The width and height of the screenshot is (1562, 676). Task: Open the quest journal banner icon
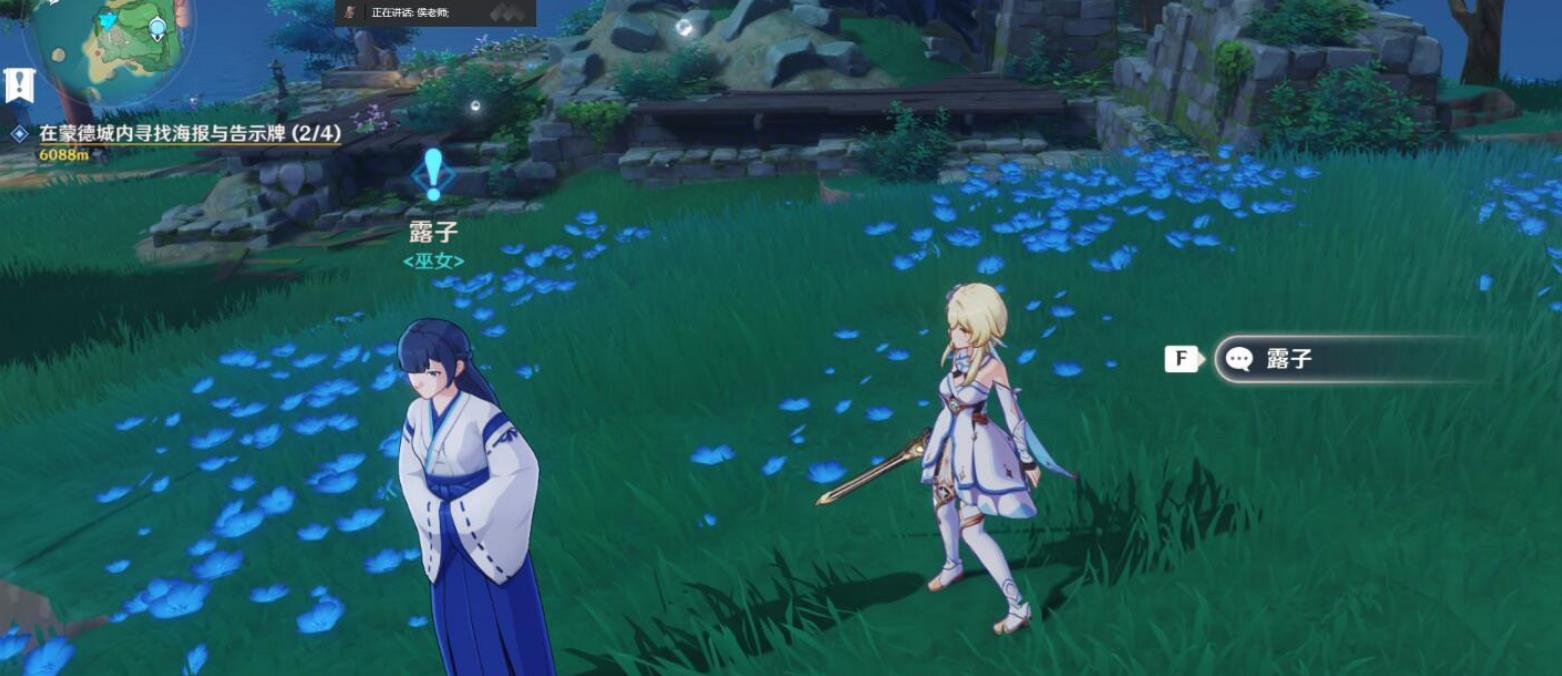(x=19, y=86)
